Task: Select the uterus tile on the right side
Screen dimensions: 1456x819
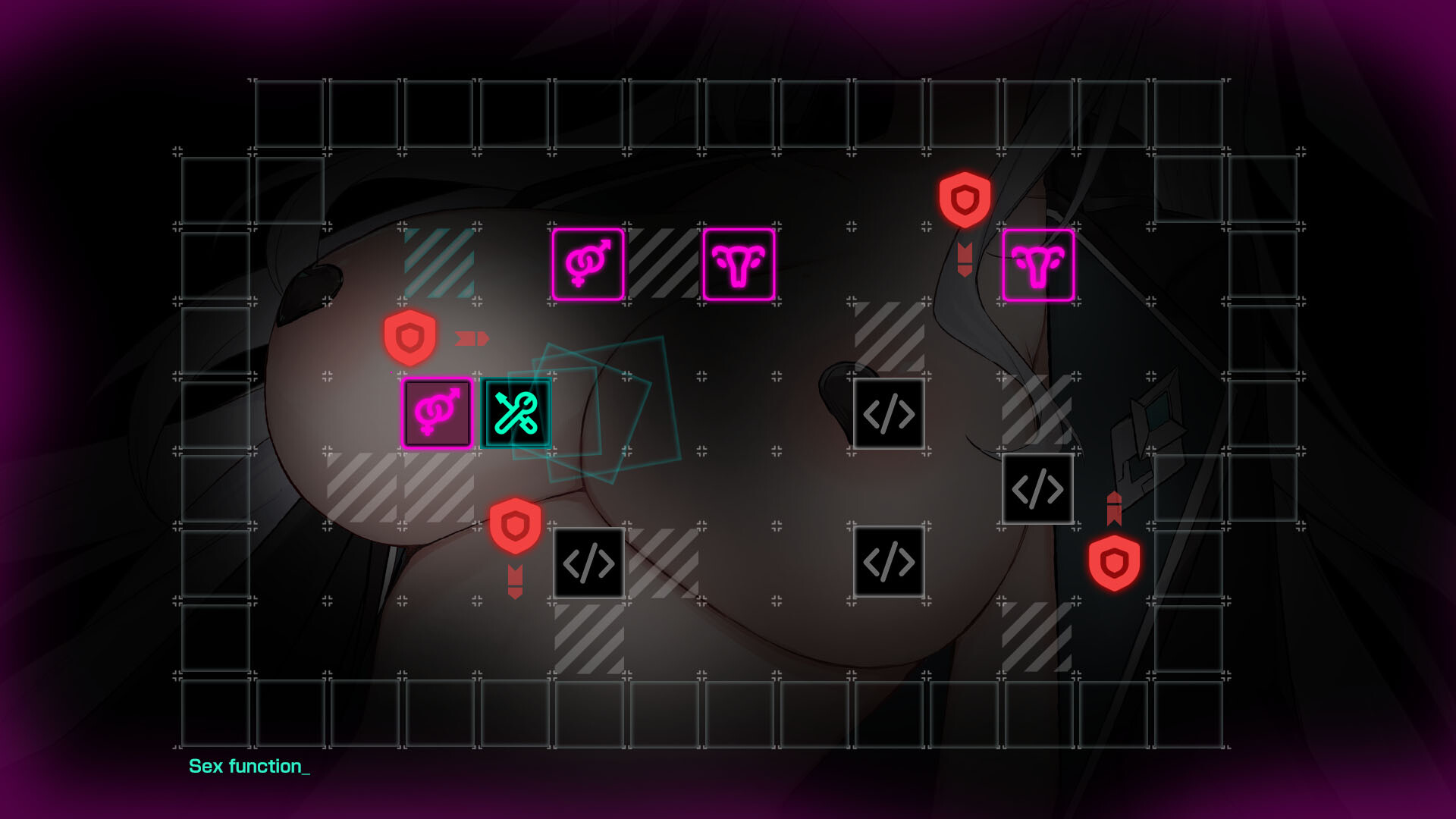Action: (x=1039, y=265)
